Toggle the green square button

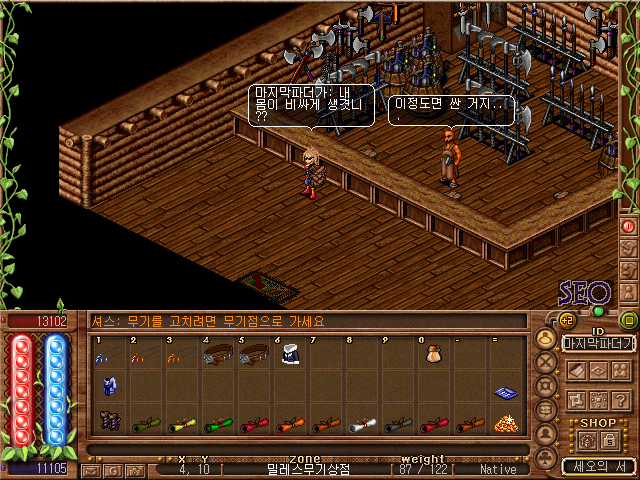point(629,320)
